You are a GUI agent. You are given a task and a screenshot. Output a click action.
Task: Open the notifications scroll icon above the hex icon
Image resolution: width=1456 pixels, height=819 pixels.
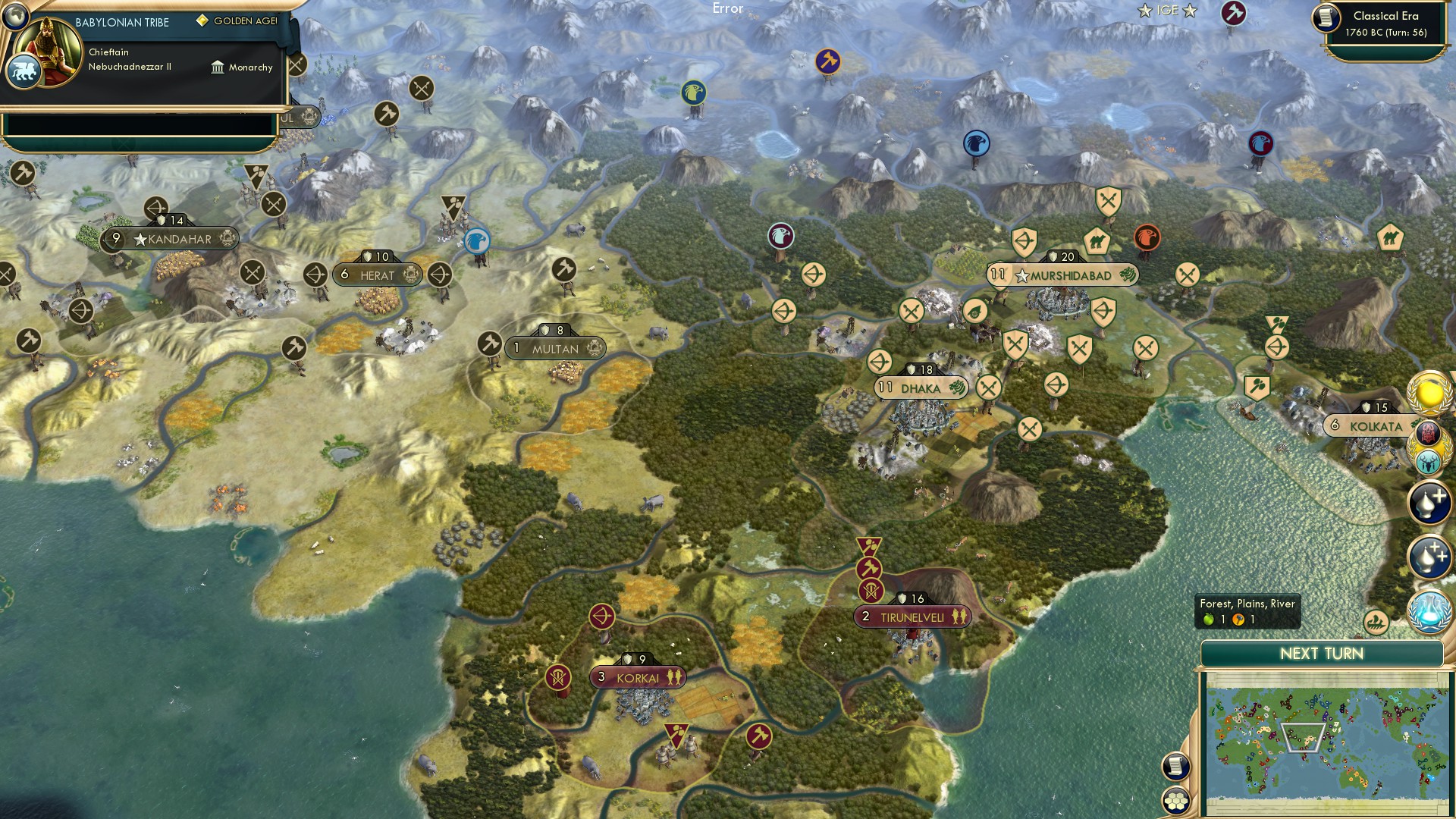[1175, 767]
